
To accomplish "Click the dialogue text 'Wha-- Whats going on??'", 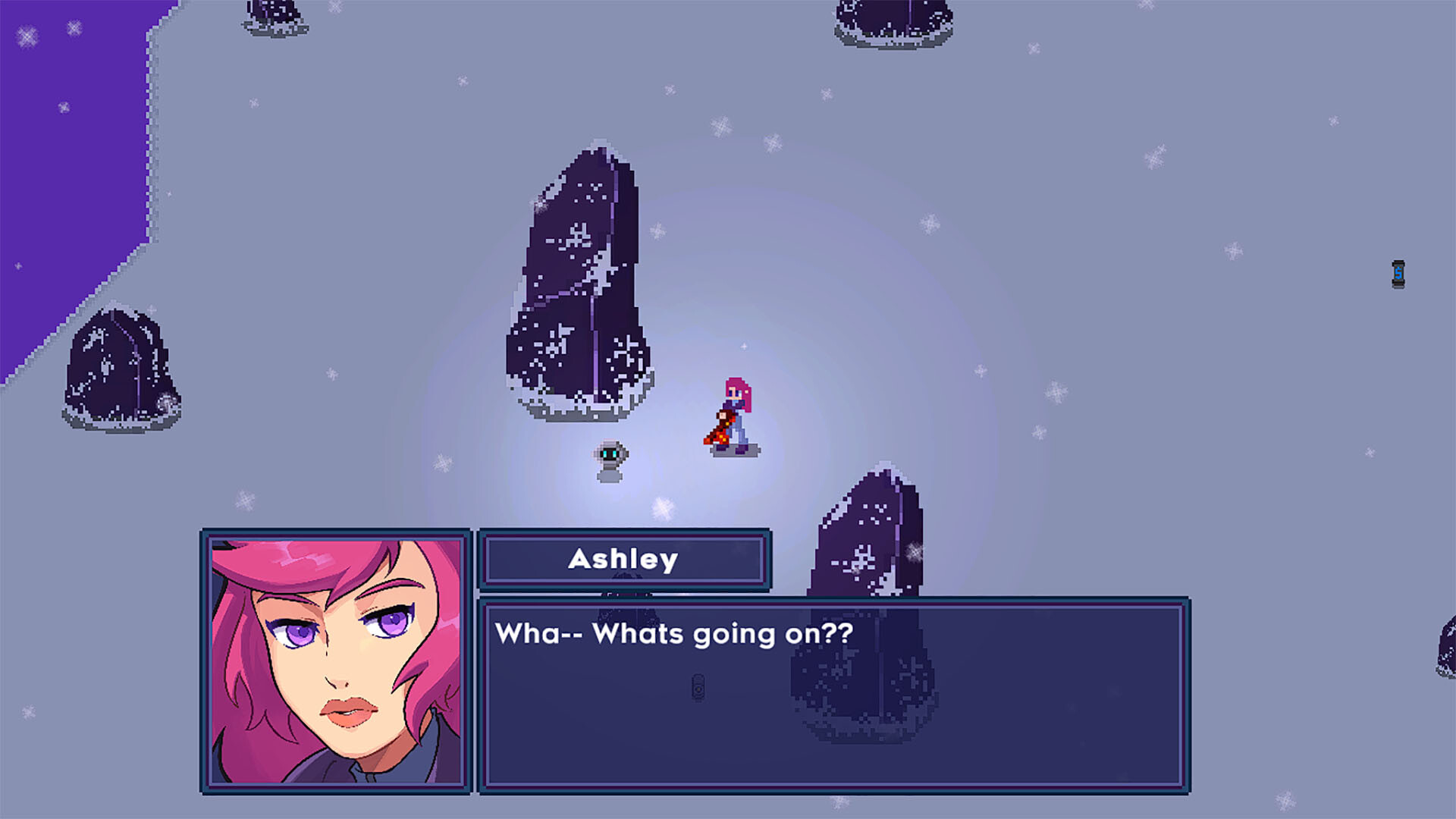I will click(x=675, y=635).
